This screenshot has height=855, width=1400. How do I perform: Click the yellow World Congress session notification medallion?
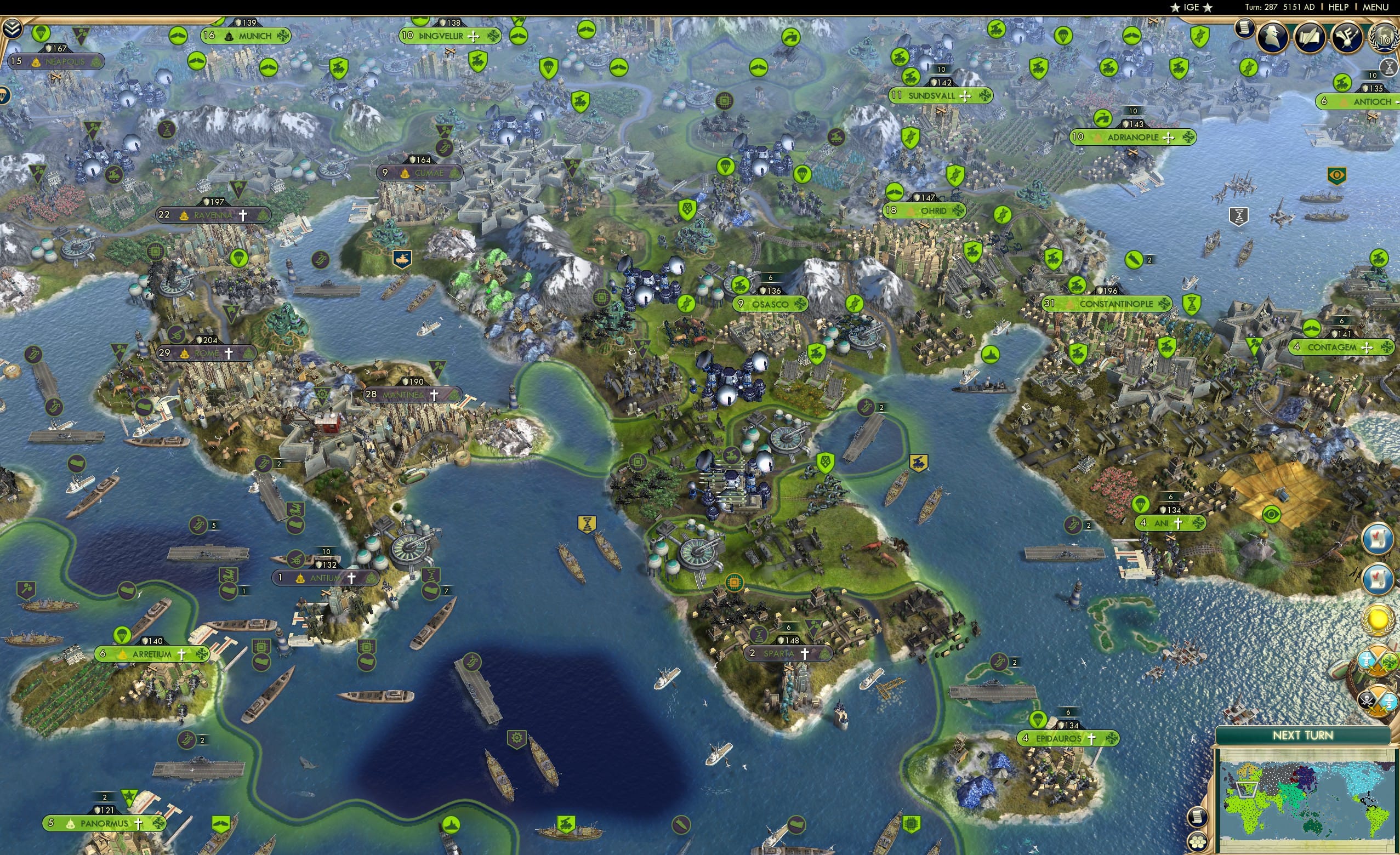(x=1378, y=620)
